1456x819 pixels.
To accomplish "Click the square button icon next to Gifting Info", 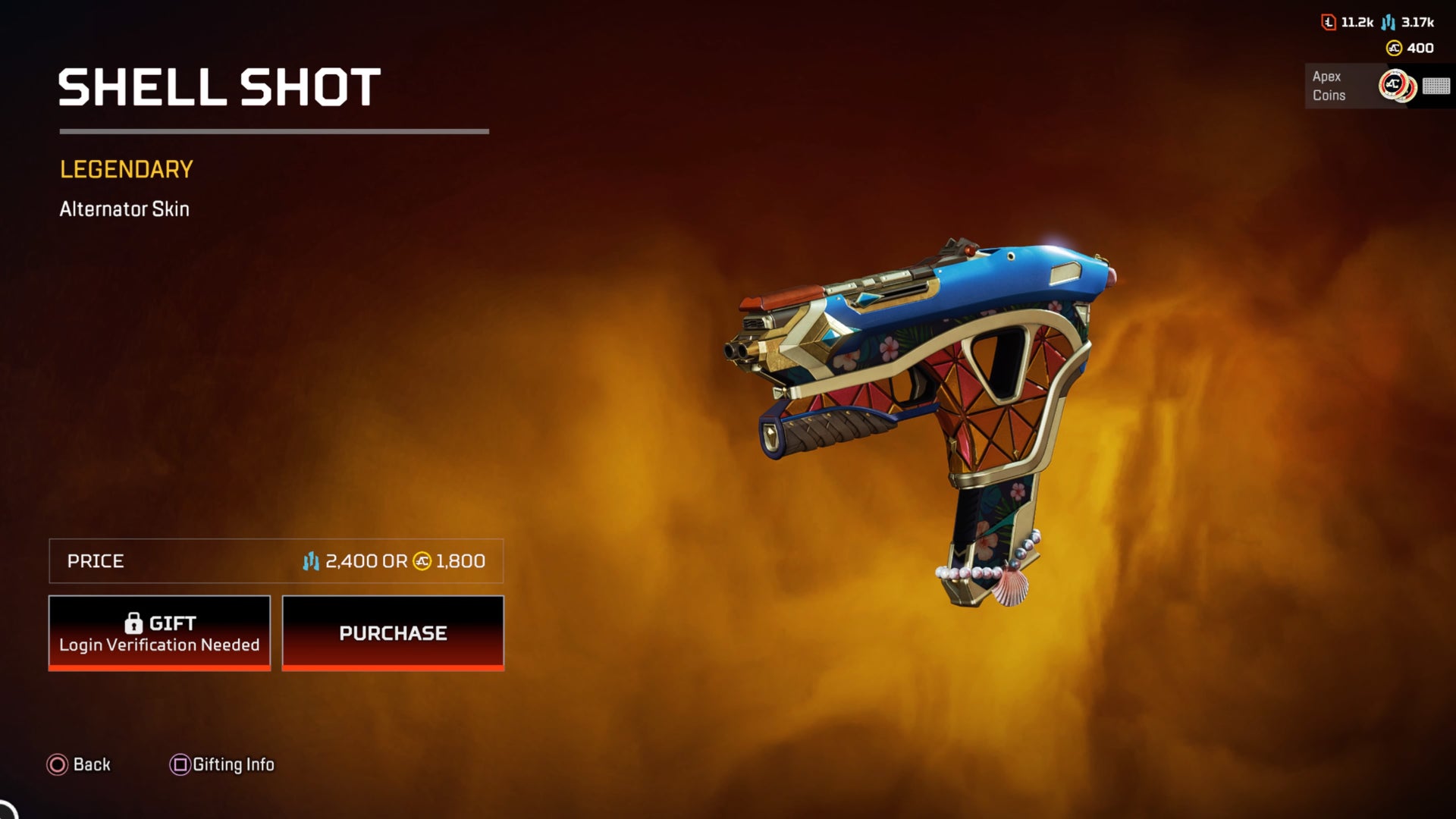I will pos(179,764).
